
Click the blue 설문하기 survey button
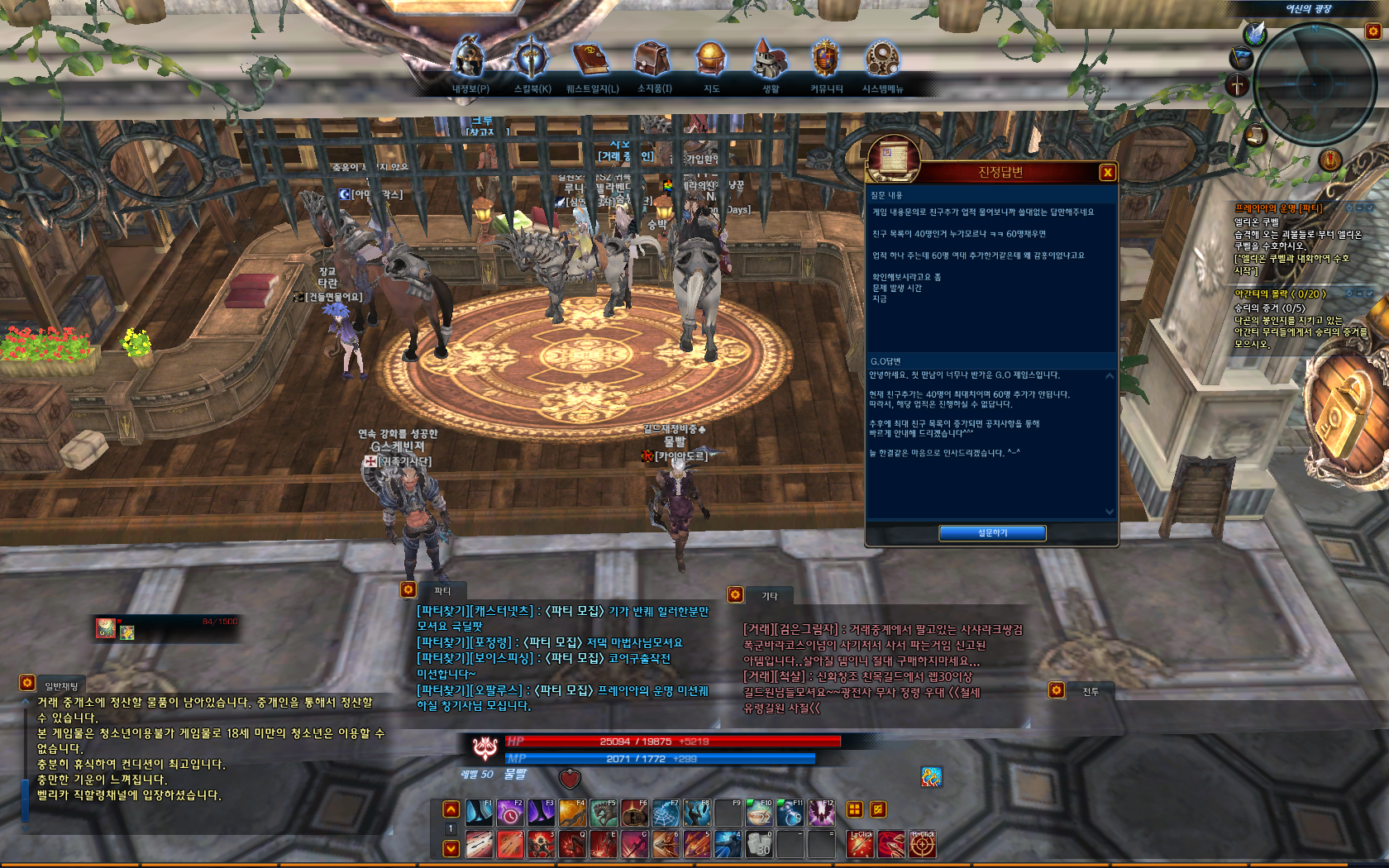992,533
